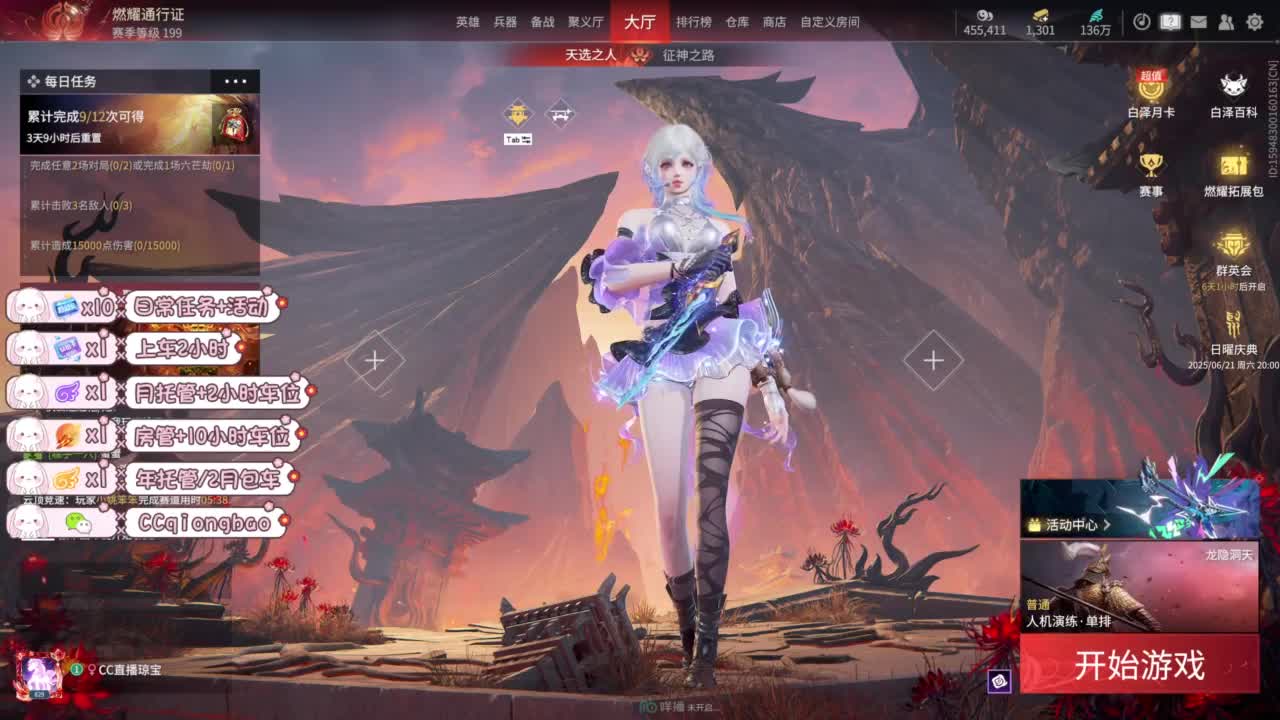
Task: Open the mail envelope icon at top right
Action: tap(1197, 22)
